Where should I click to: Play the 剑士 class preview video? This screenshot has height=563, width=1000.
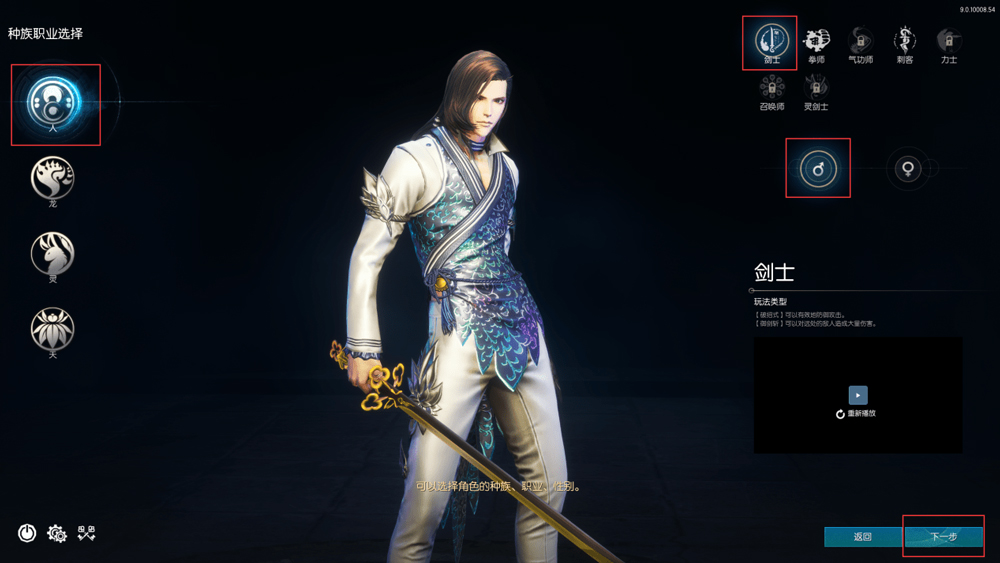858,395
